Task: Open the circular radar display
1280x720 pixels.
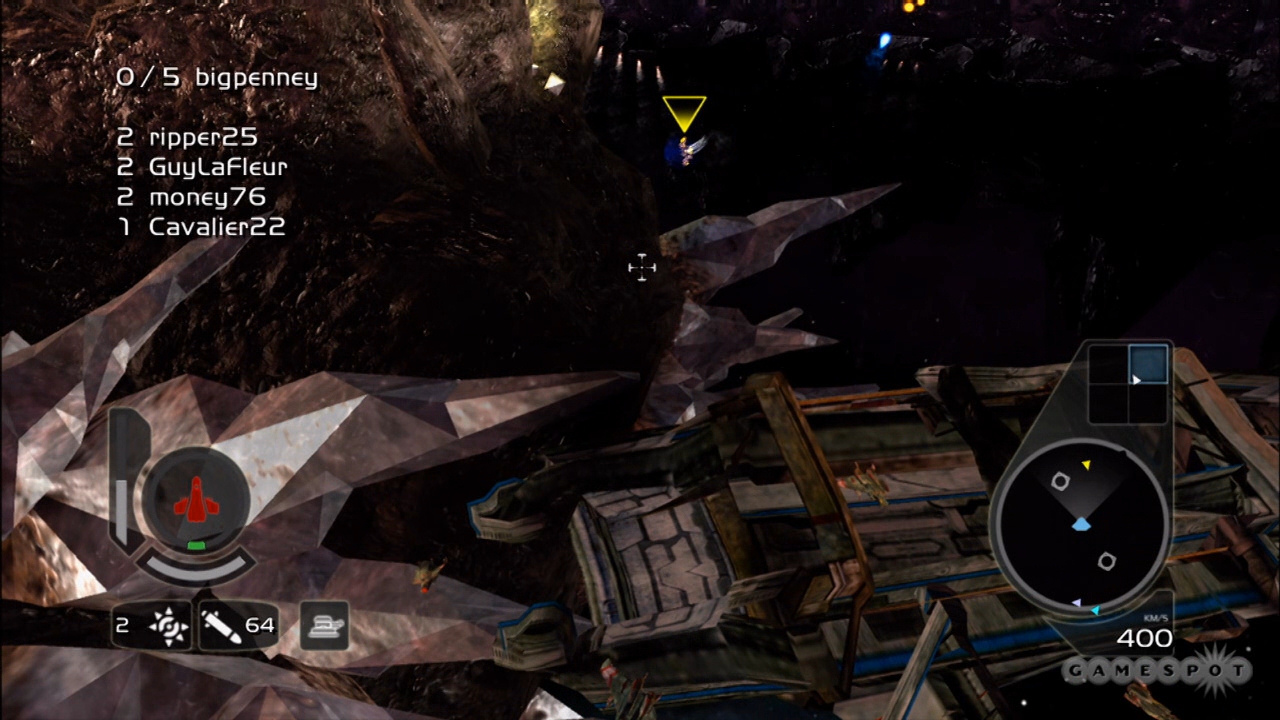Action: pyautogui.click(x=1080, y=527)
